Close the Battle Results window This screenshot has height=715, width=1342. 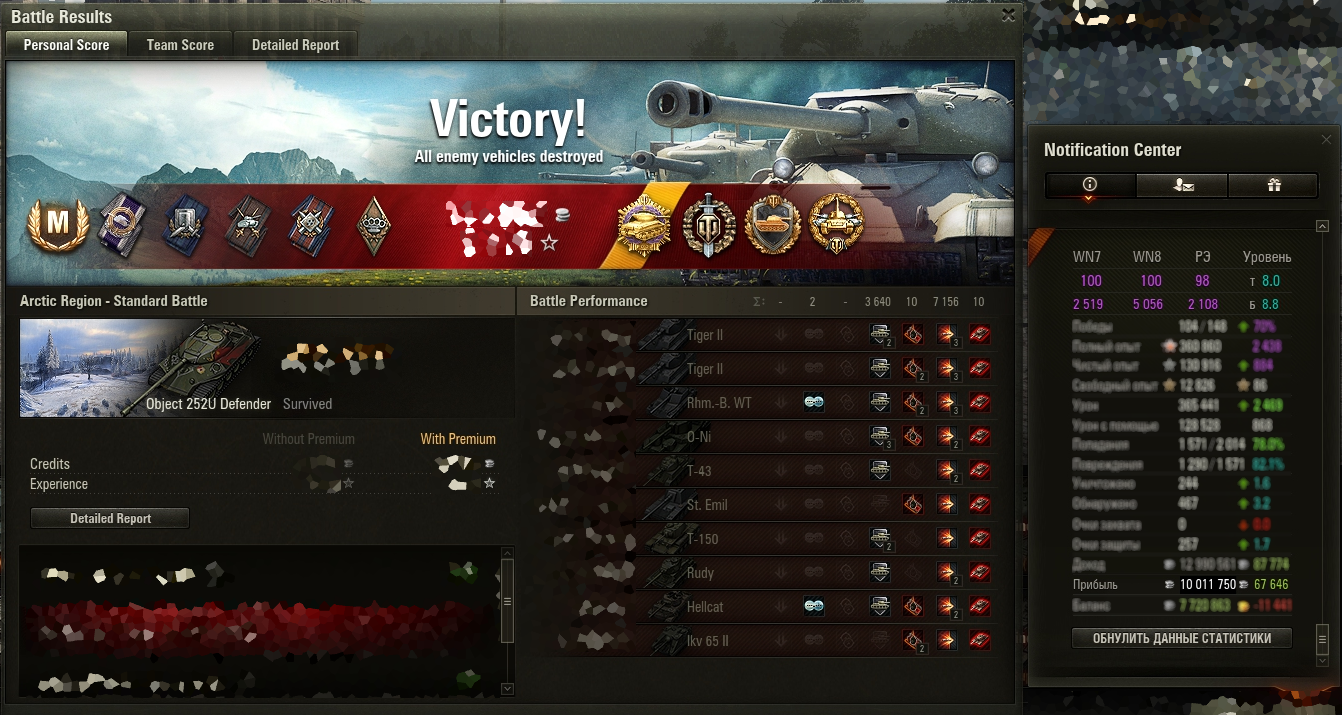[x=1008, y=15]
